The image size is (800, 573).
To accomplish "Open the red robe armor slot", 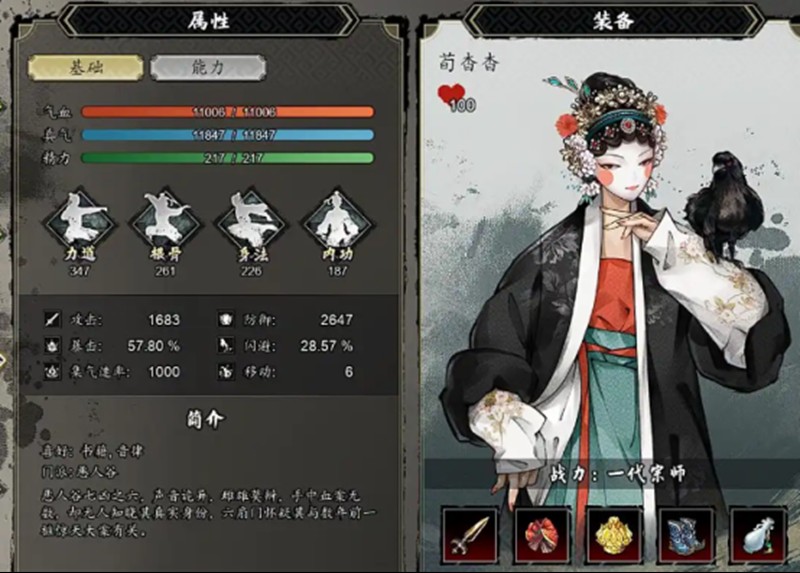I will coord(541,535).
